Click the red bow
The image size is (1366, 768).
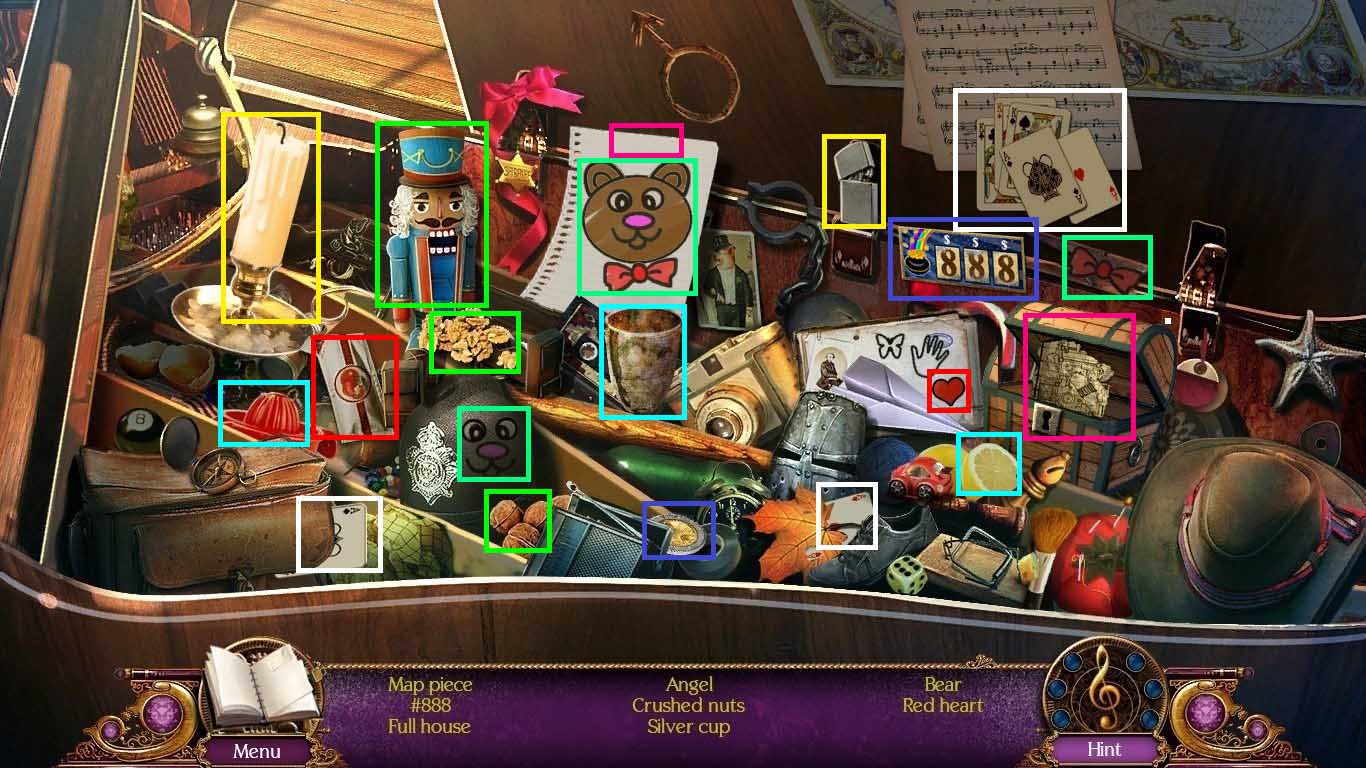[x=1106, y=267]
